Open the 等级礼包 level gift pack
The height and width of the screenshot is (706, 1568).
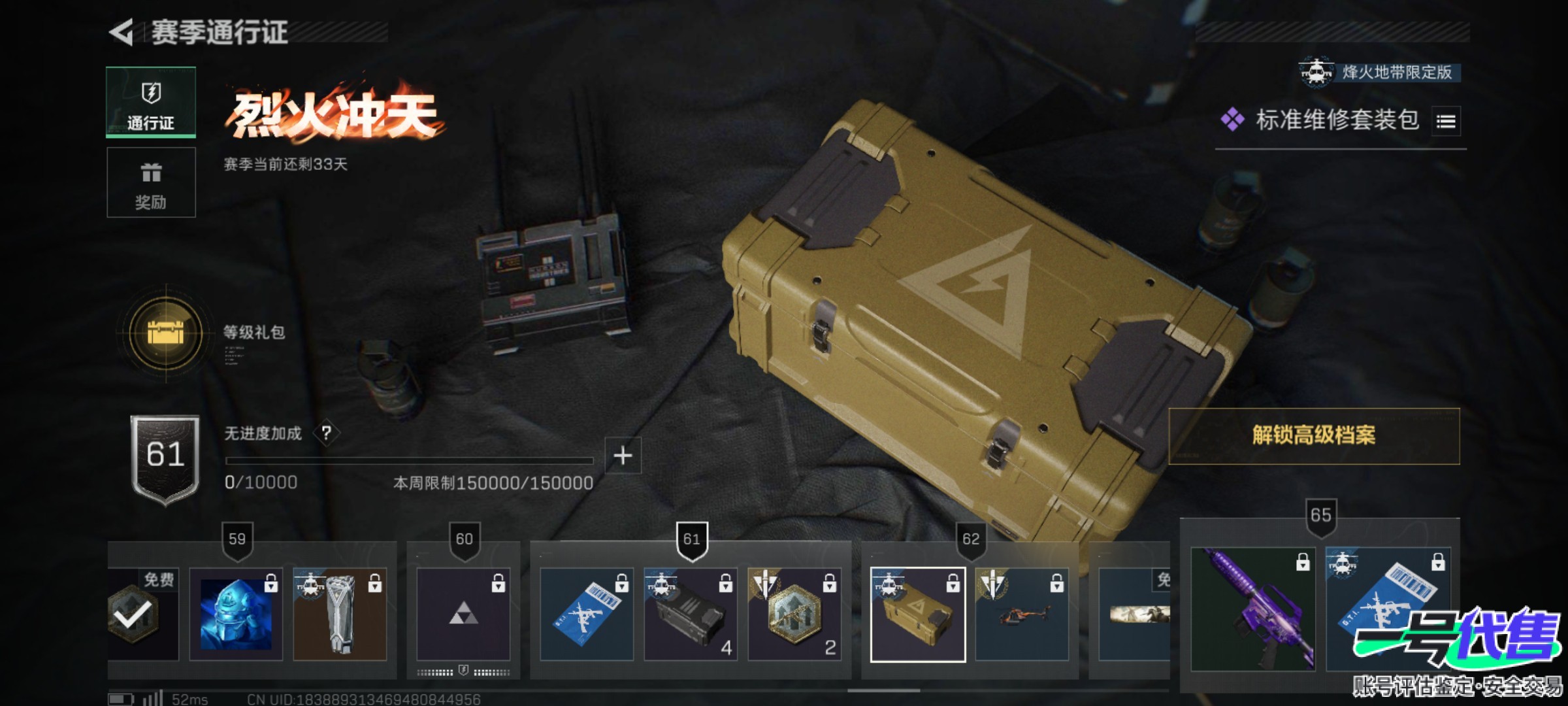(x=166, y=333)
